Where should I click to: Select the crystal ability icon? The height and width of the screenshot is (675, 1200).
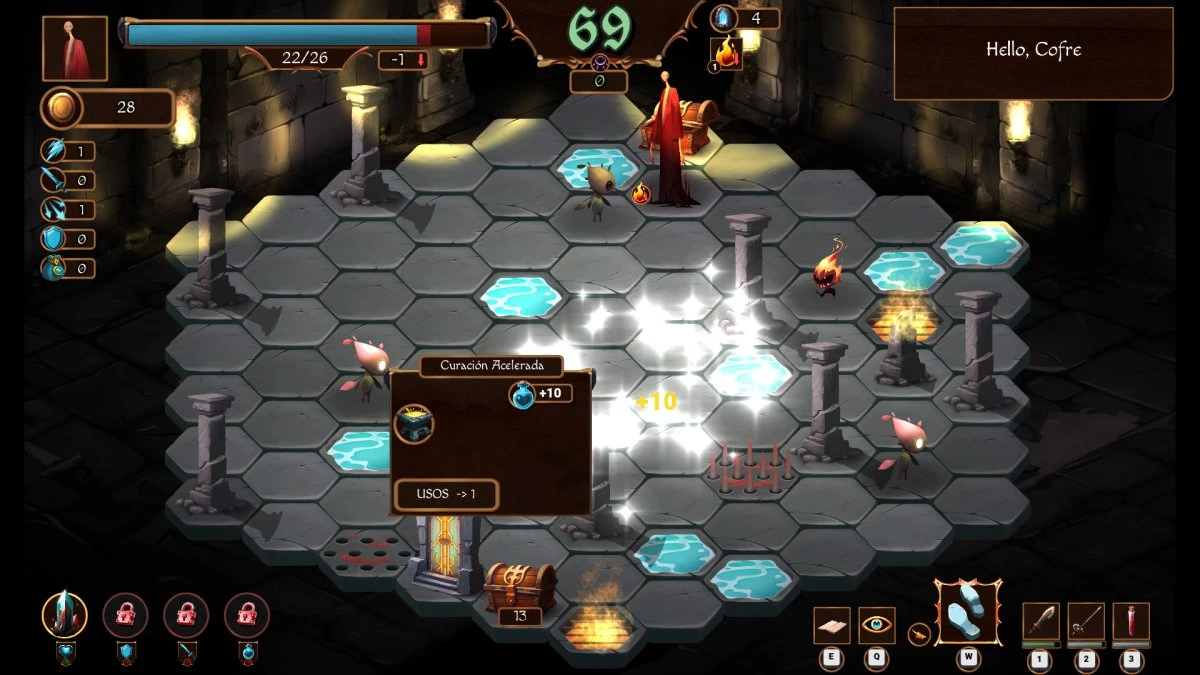tap(64, 615)
